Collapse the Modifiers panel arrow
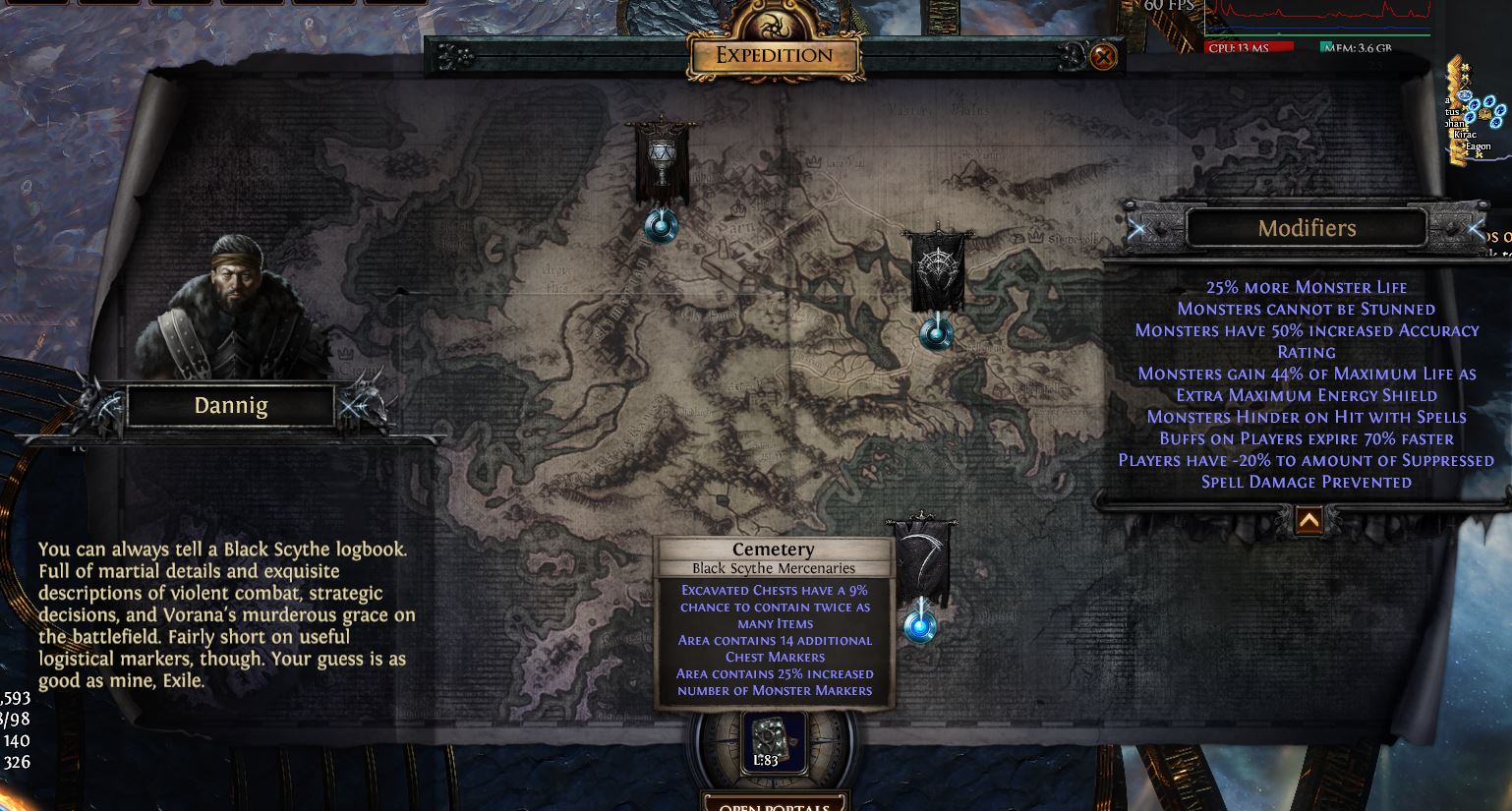 click(1308, 520)
